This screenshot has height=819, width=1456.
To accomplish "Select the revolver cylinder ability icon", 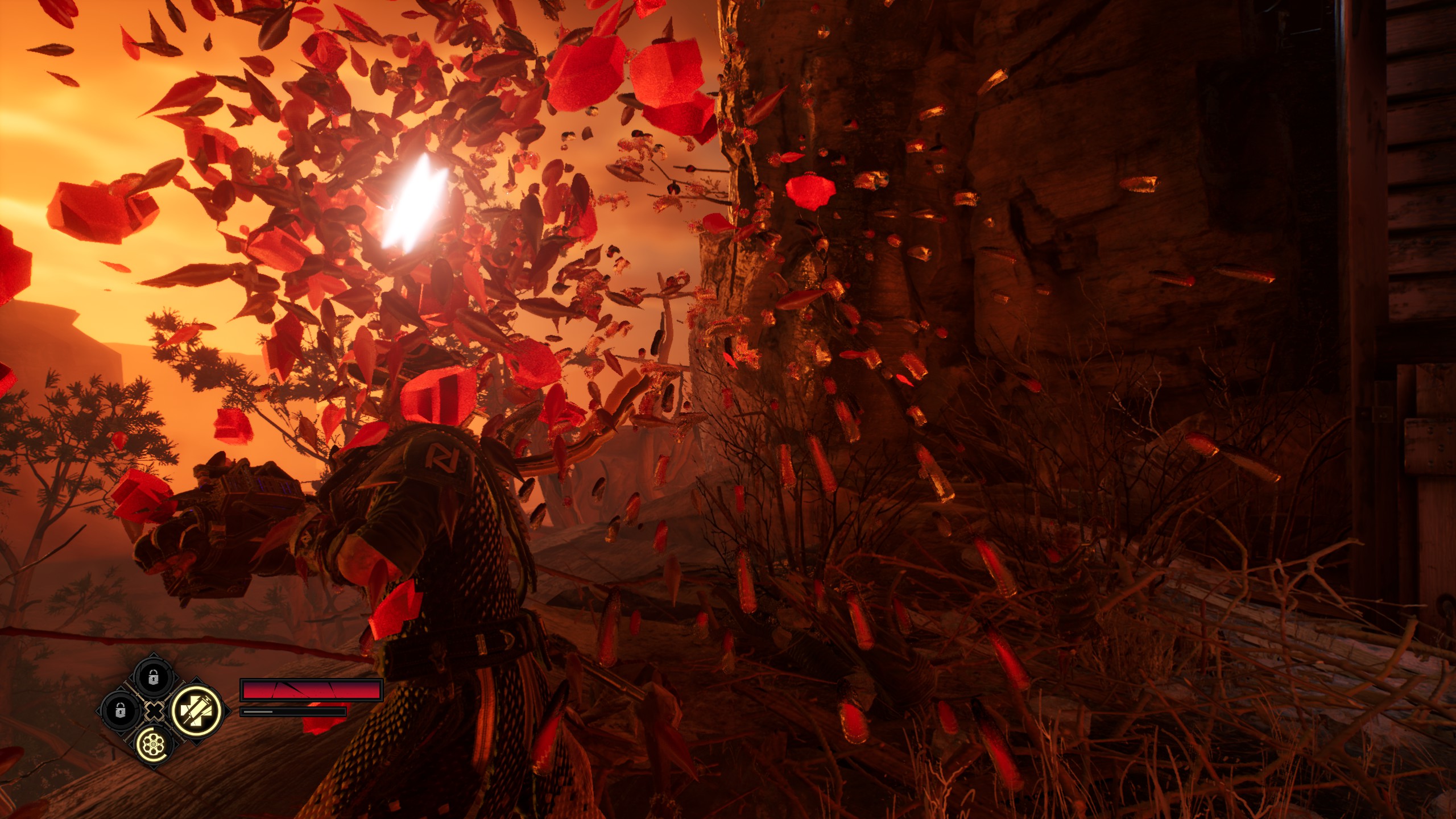I will 154,743.
